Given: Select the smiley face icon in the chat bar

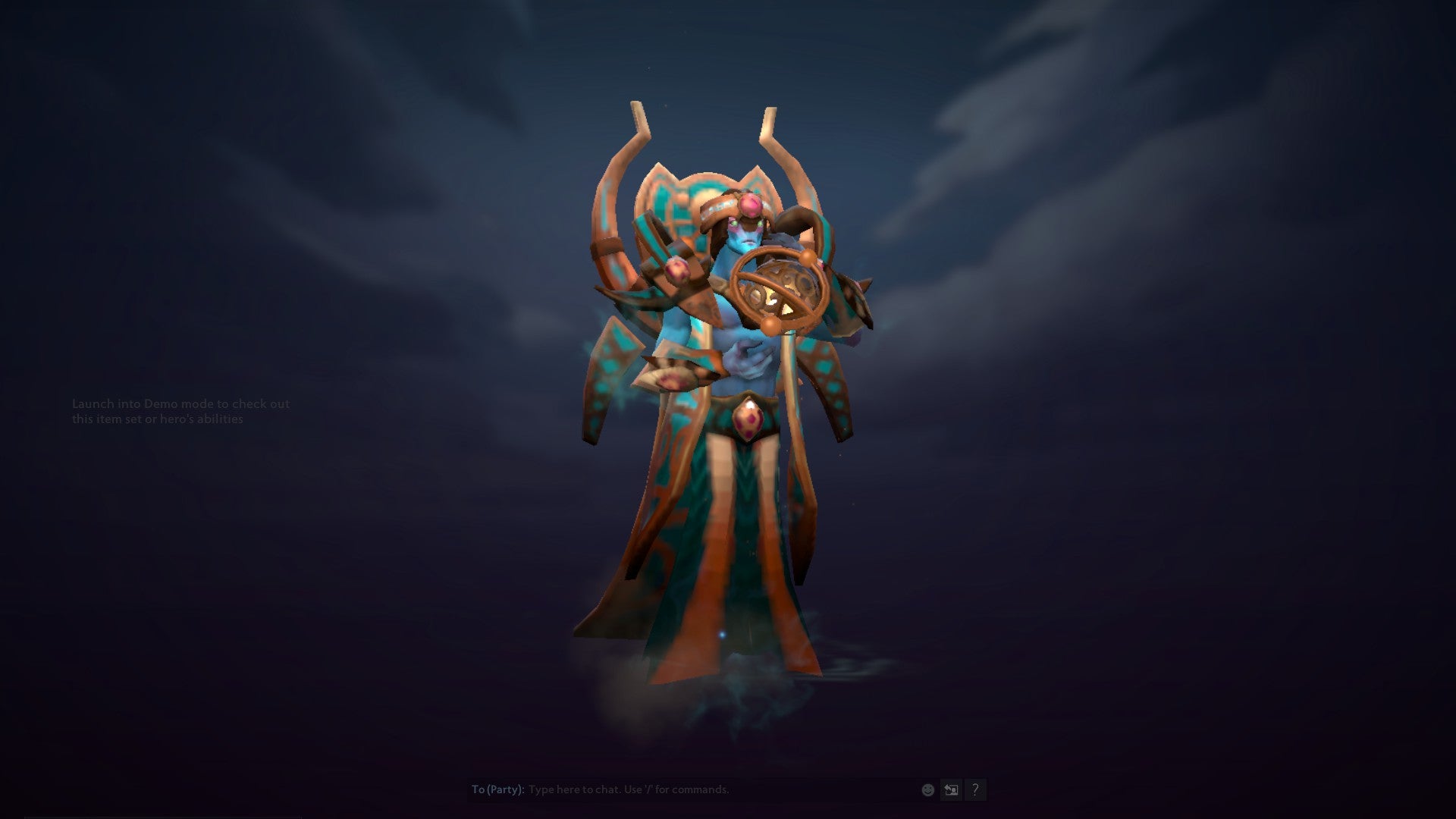Looking at the screenshot, I should 927,789.
